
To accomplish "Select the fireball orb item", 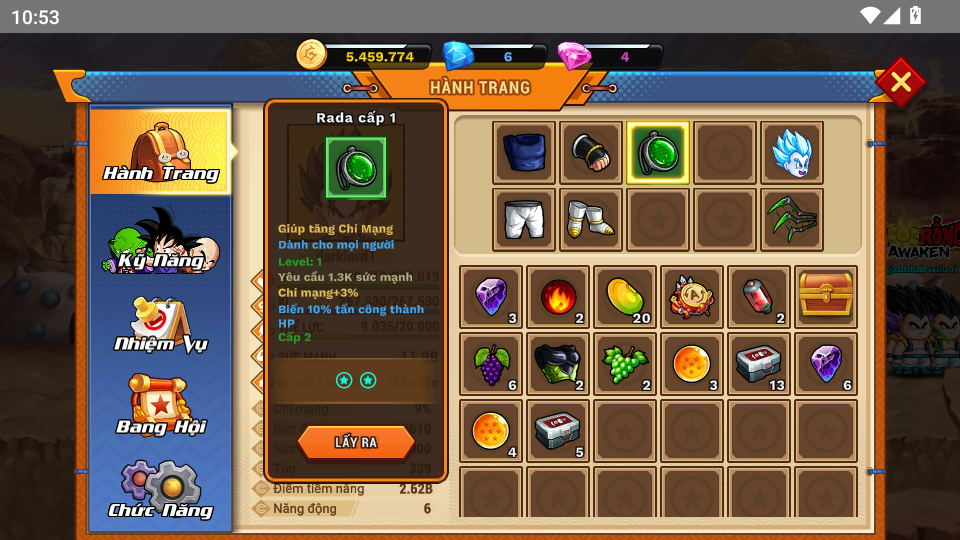I will tap(558, 296).
